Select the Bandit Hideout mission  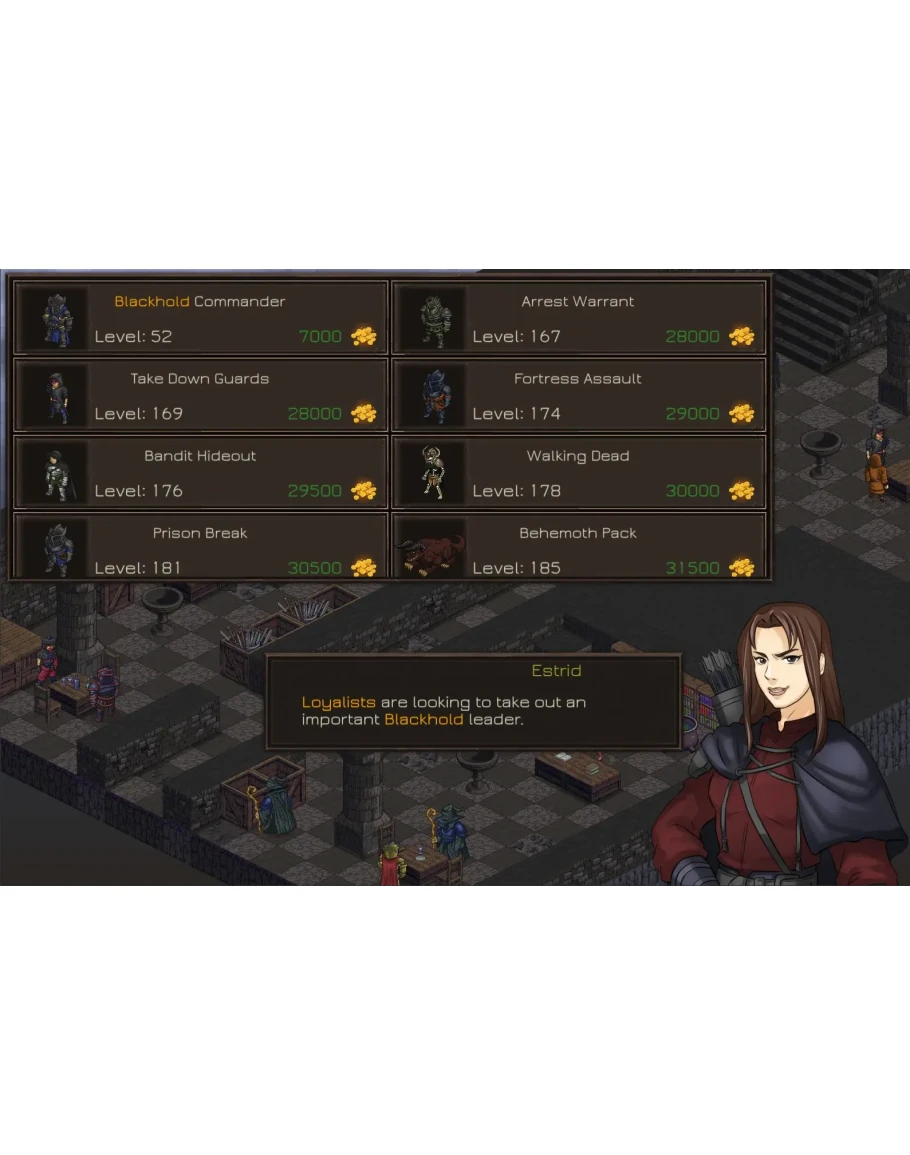200,472
